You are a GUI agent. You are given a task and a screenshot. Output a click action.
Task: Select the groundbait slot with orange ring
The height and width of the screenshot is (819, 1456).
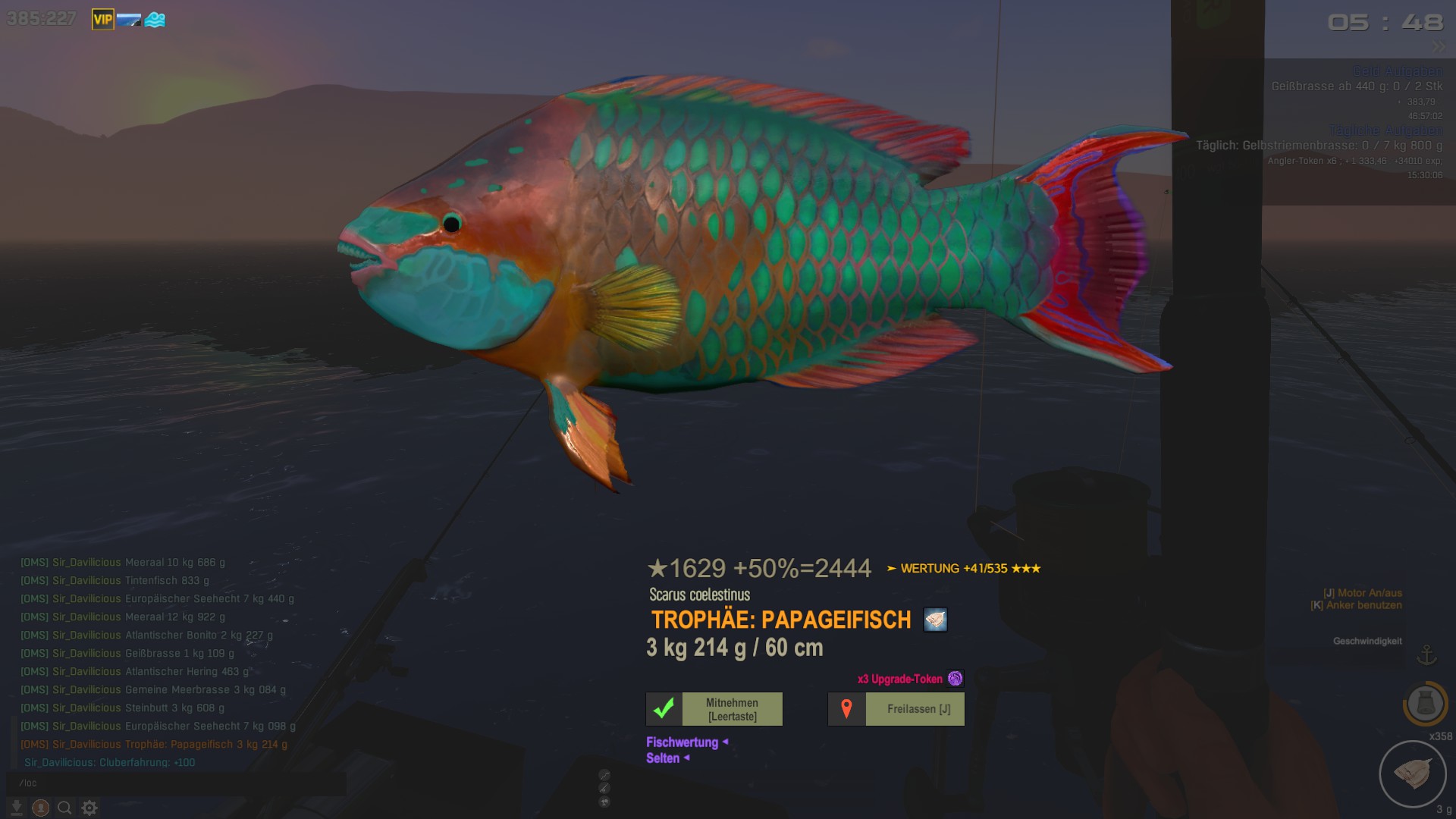coord(1425,703)
